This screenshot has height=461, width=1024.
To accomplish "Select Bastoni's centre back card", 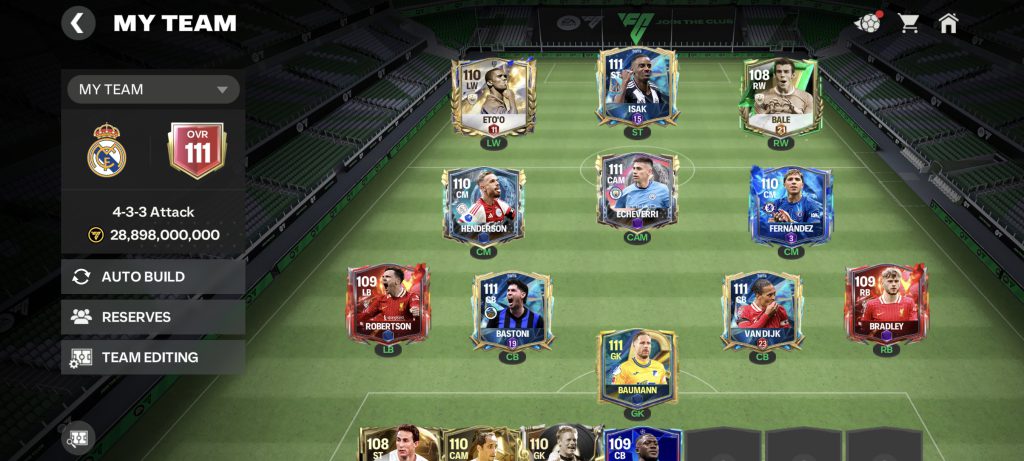I will click(512, 310).
